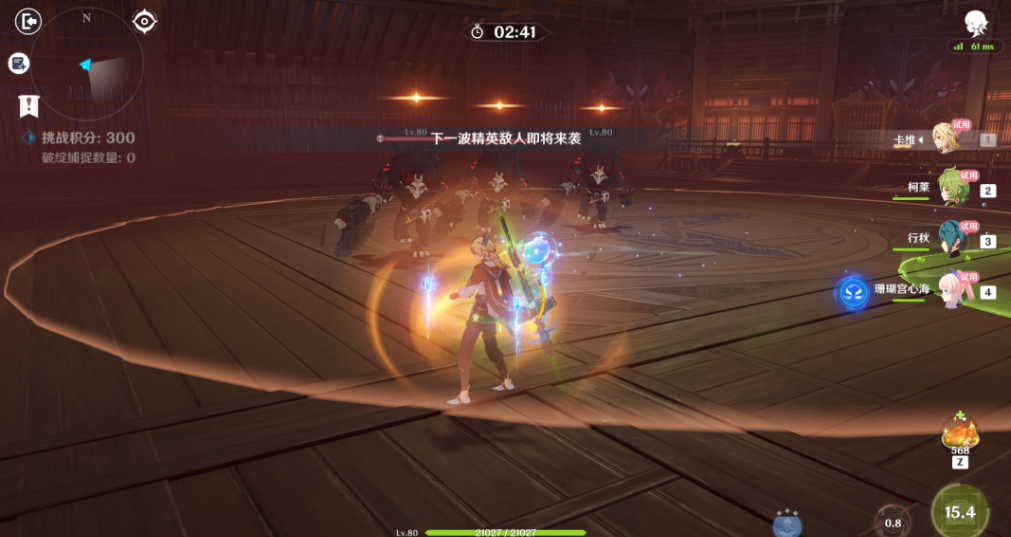Use the roast chicken food item
Screen dimensions: 1011x537
click(x=958, y=435)
